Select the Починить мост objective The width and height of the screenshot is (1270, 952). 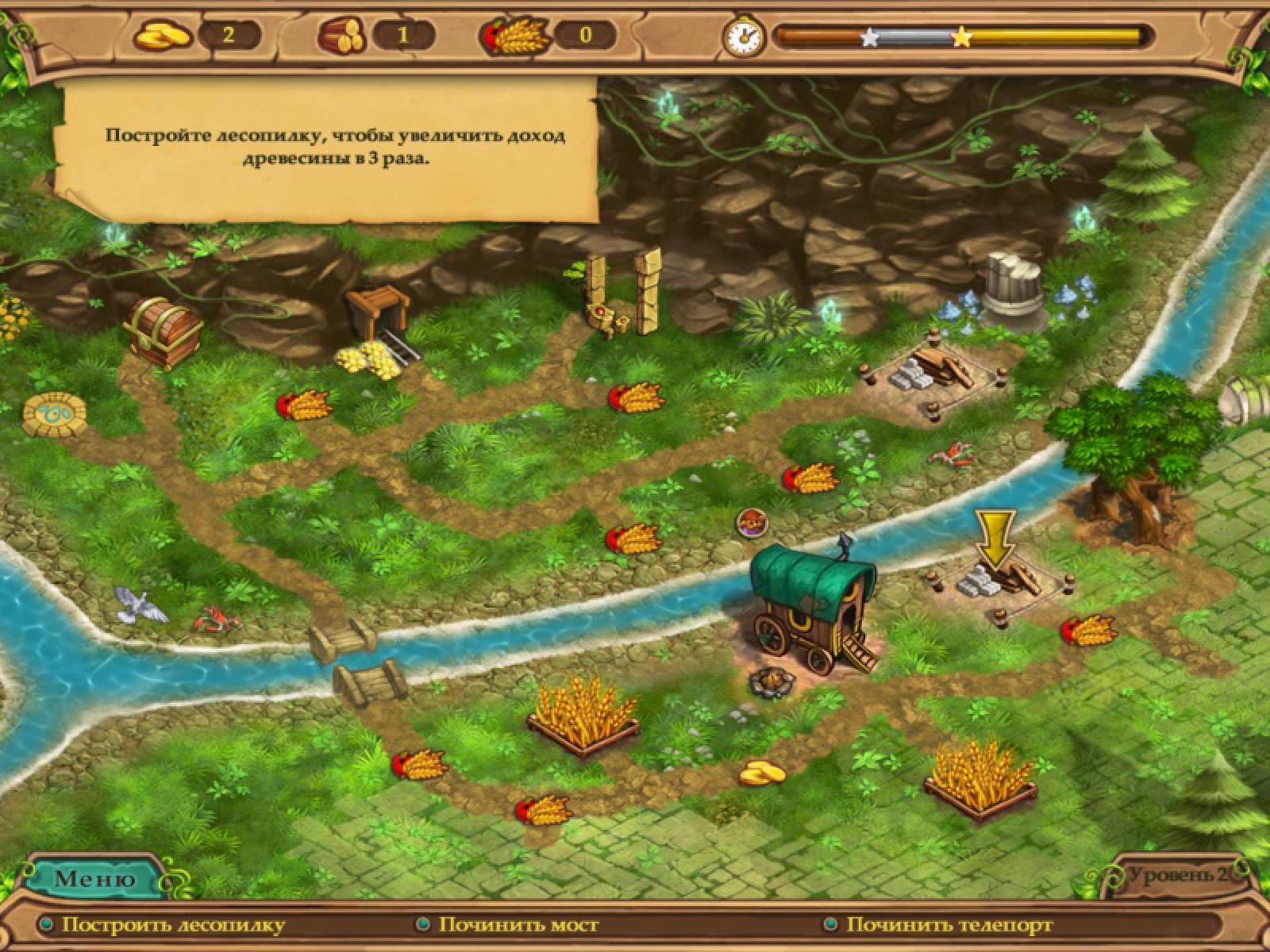(518, 925)
